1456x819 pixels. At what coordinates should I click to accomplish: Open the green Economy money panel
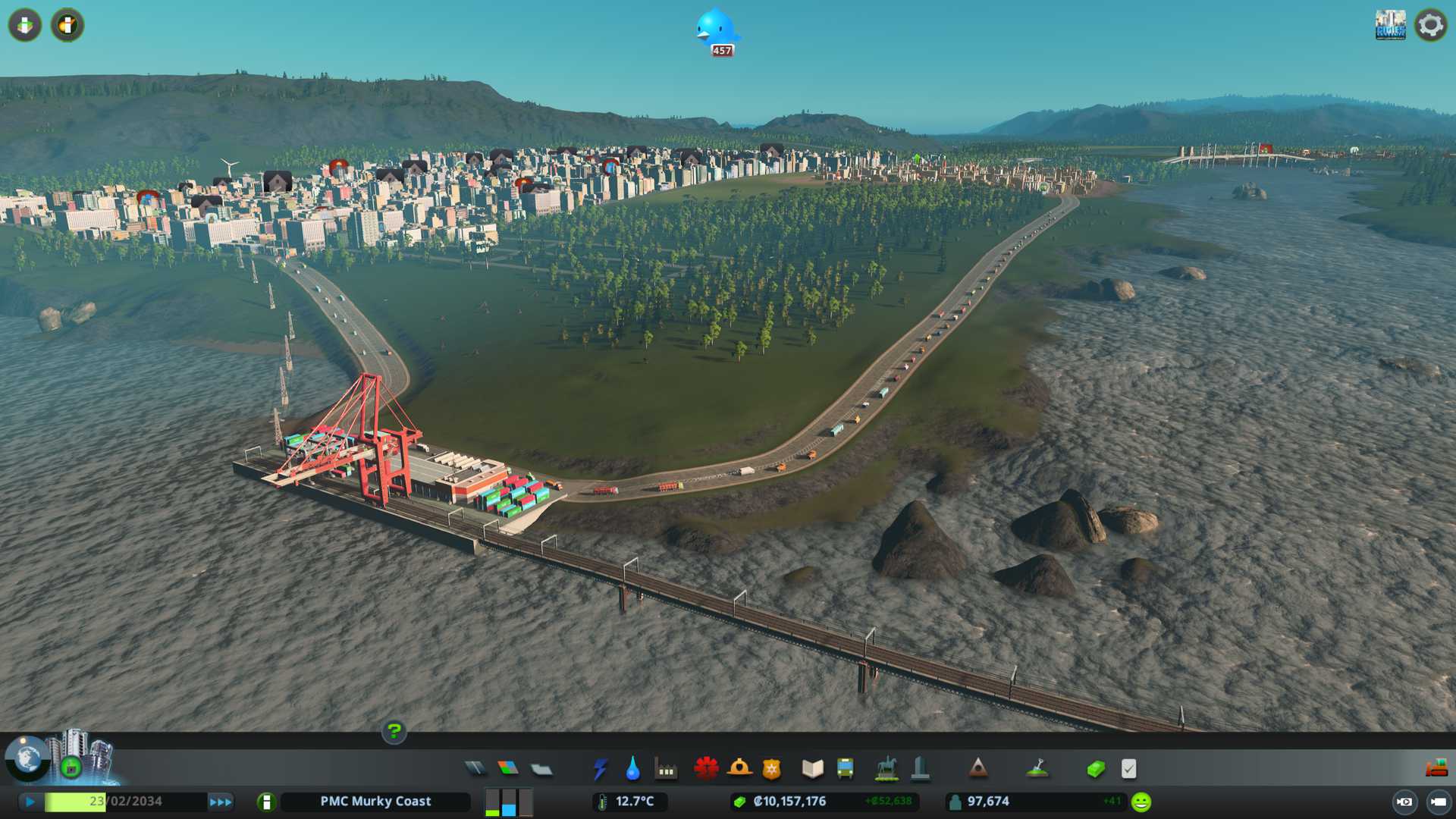1095,769
